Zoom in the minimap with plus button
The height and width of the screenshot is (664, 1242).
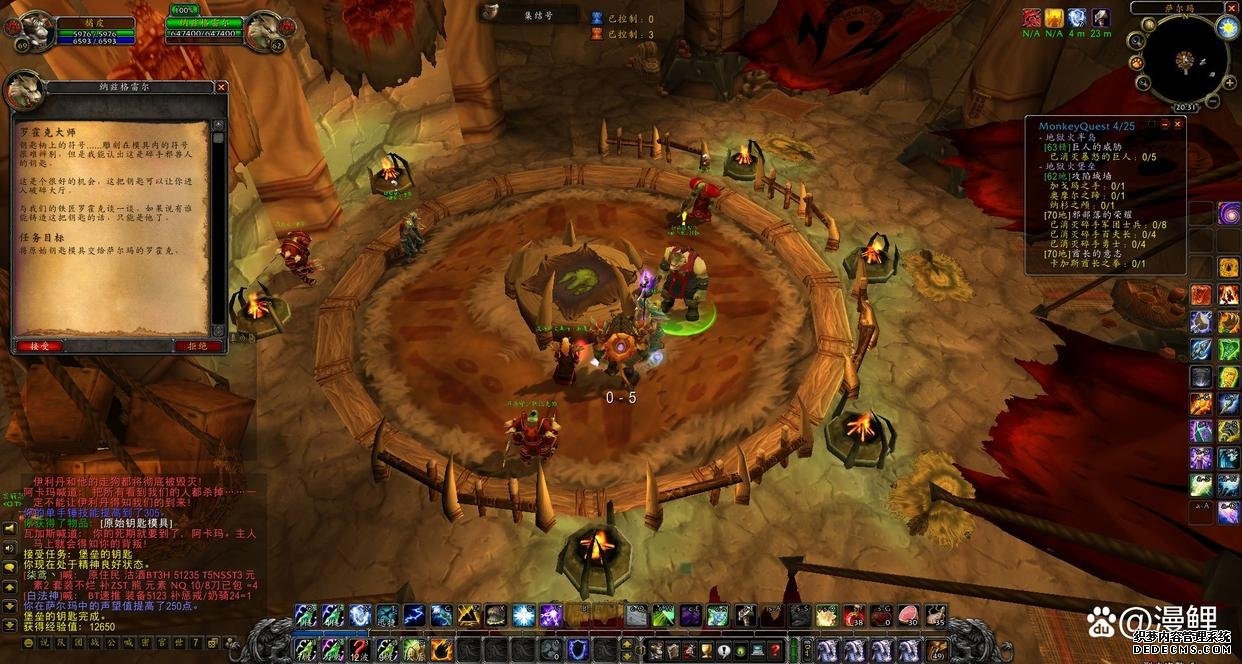[1230, 84]
